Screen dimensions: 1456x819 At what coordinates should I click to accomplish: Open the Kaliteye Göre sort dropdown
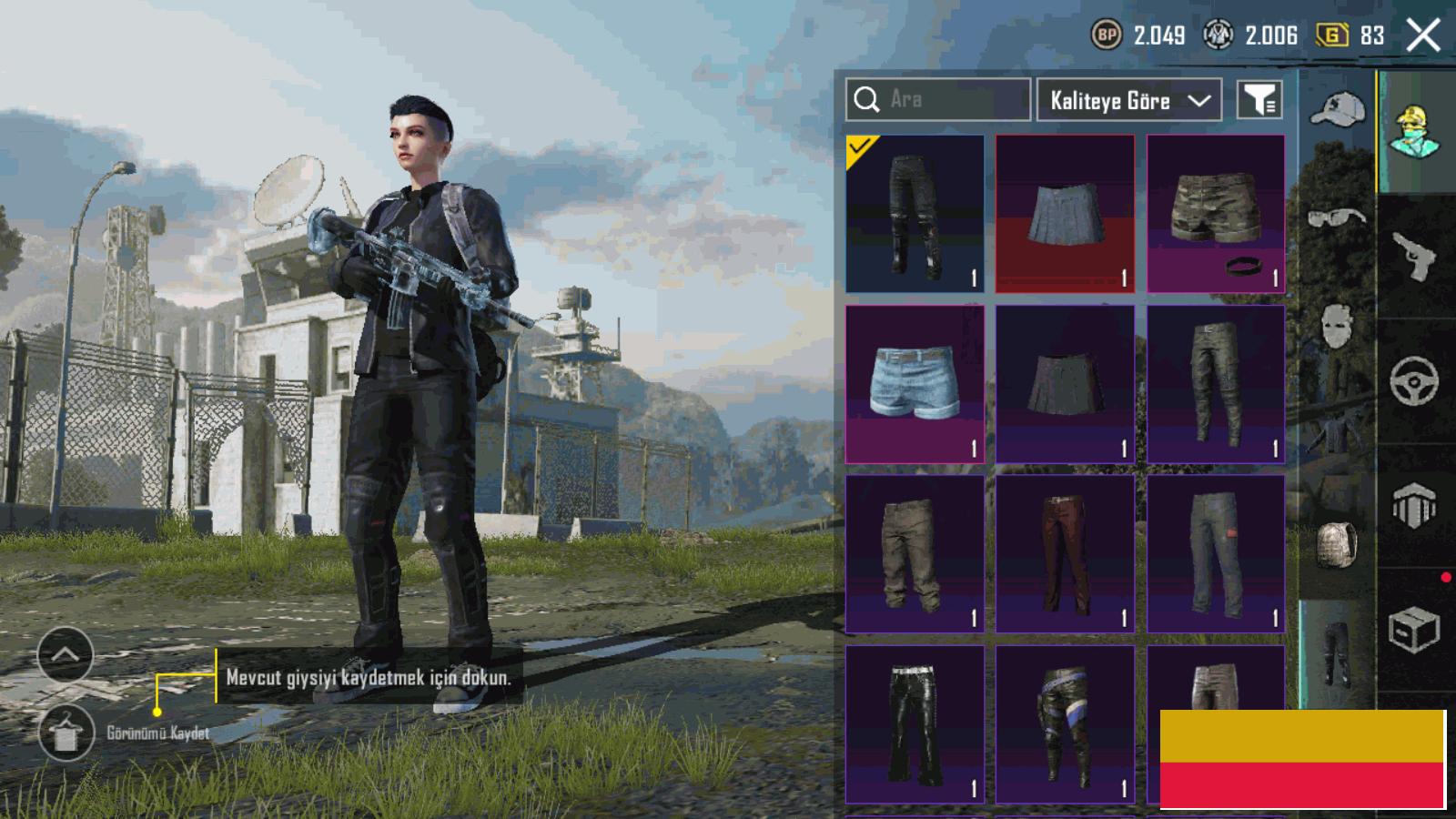click(x=1129, y=100)
